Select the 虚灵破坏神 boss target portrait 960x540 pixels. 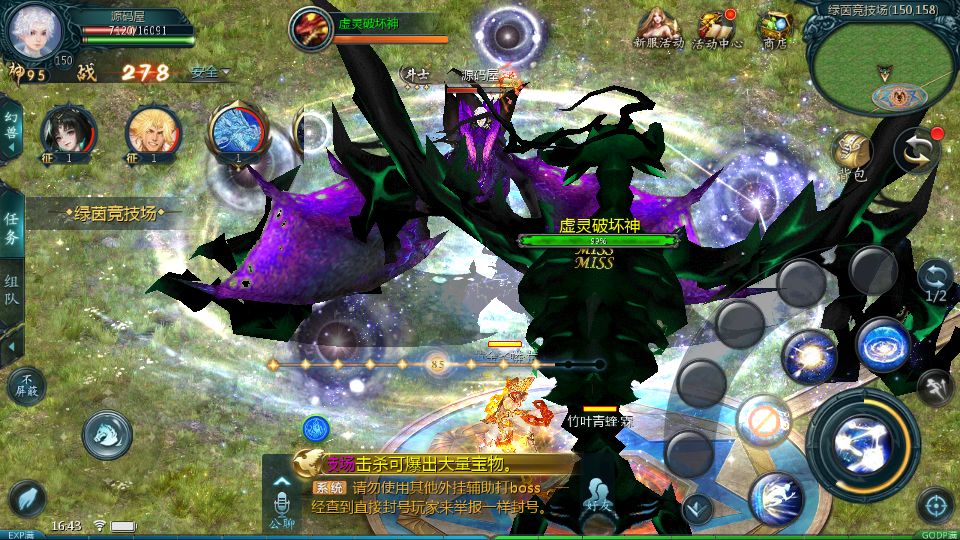310,28
